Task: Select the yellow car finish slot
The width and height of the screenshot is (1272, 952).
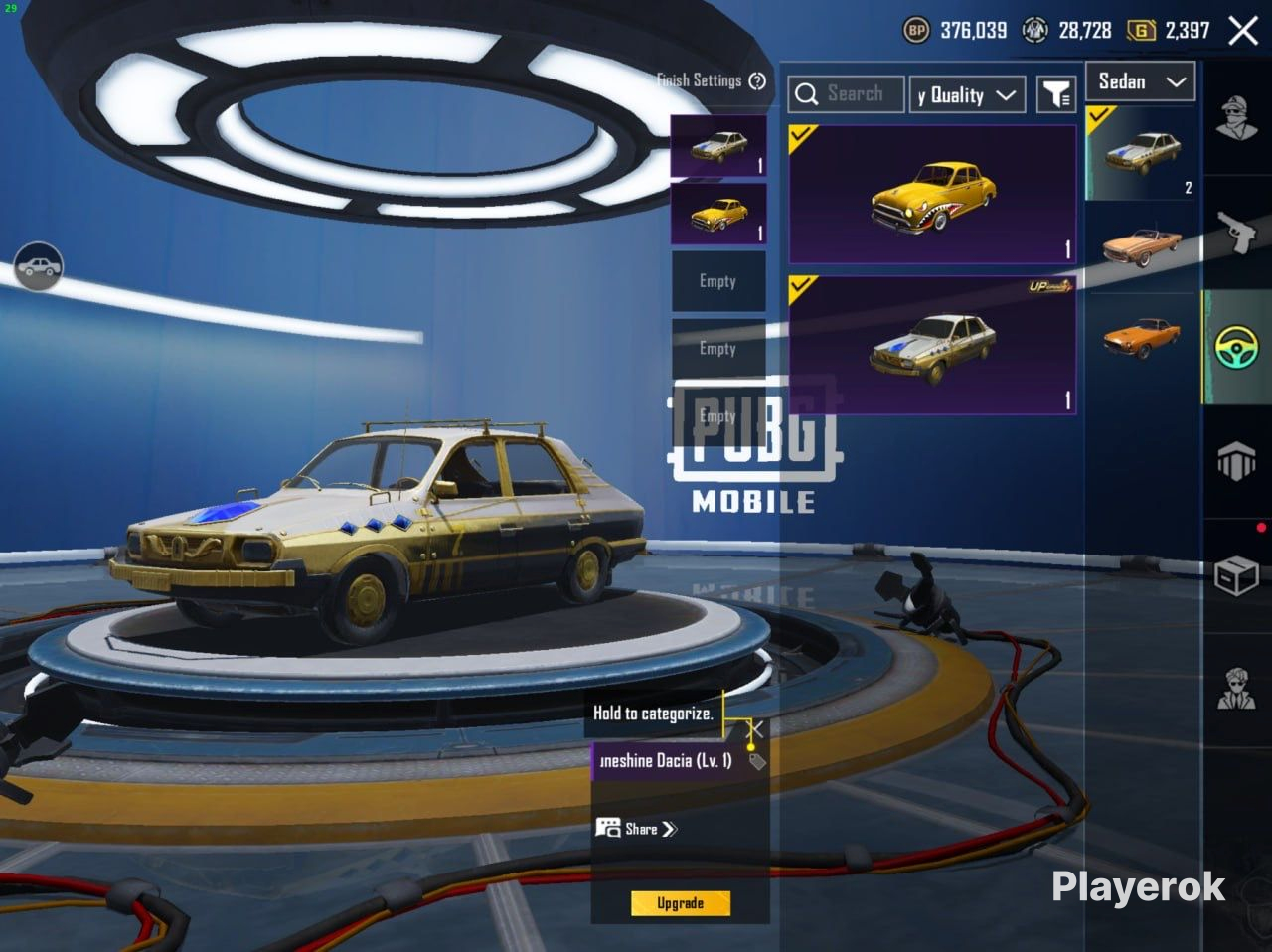Action: click(x=717, y=214)
